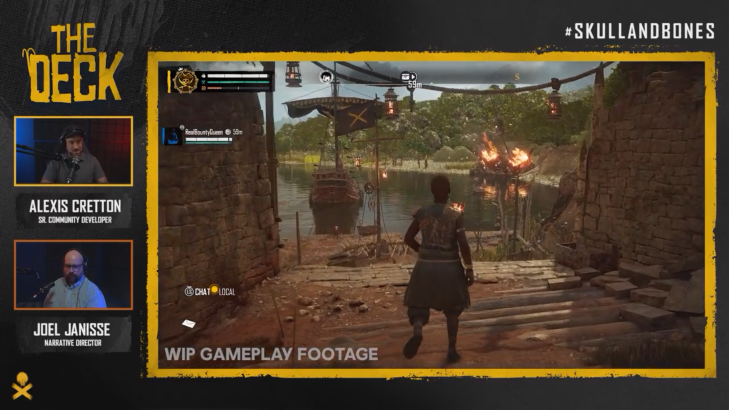This screenshot has height=410, width=729.
Task: Click Joel Janisse's webcam feed
Action: coord(73,276)
